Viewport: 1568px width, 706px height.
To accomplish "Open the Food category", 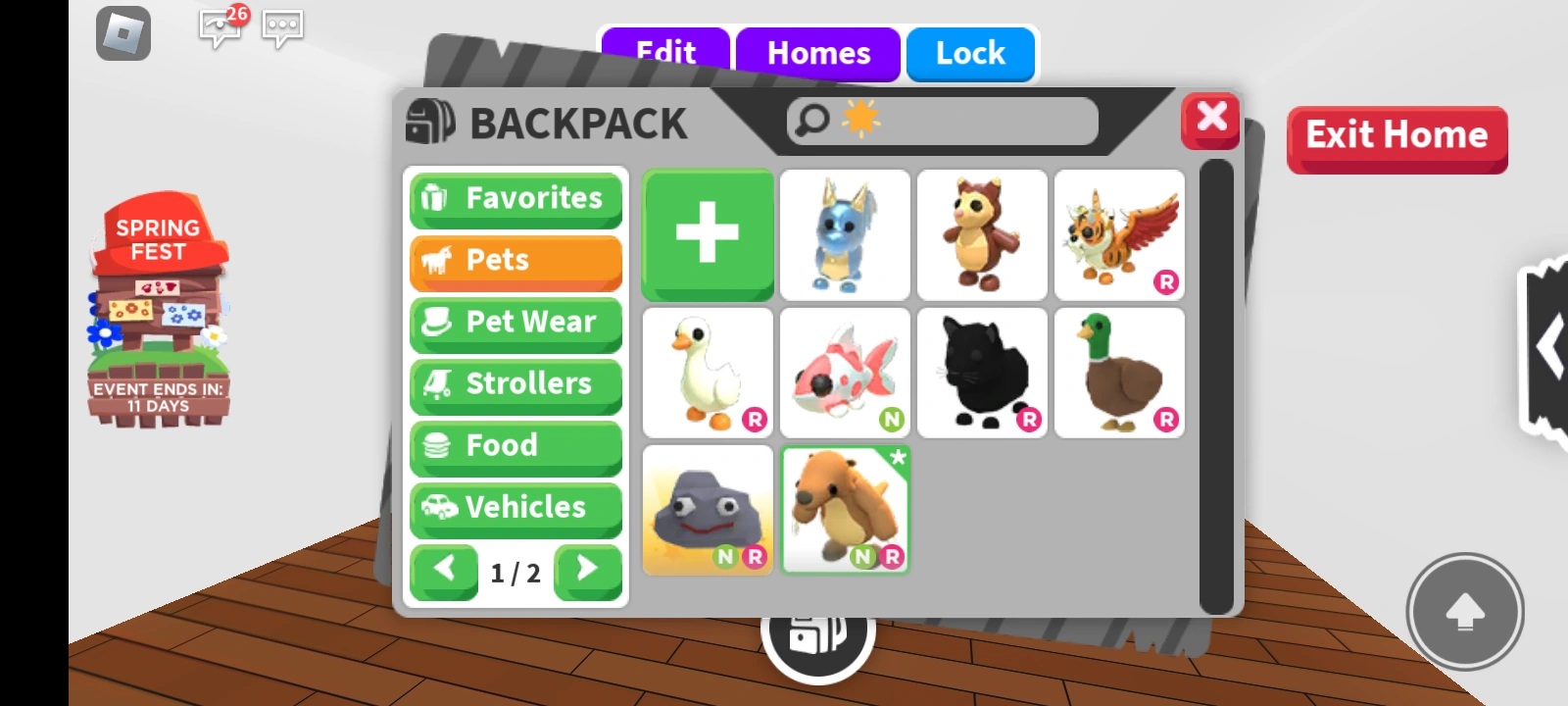I will pos(515,445).
